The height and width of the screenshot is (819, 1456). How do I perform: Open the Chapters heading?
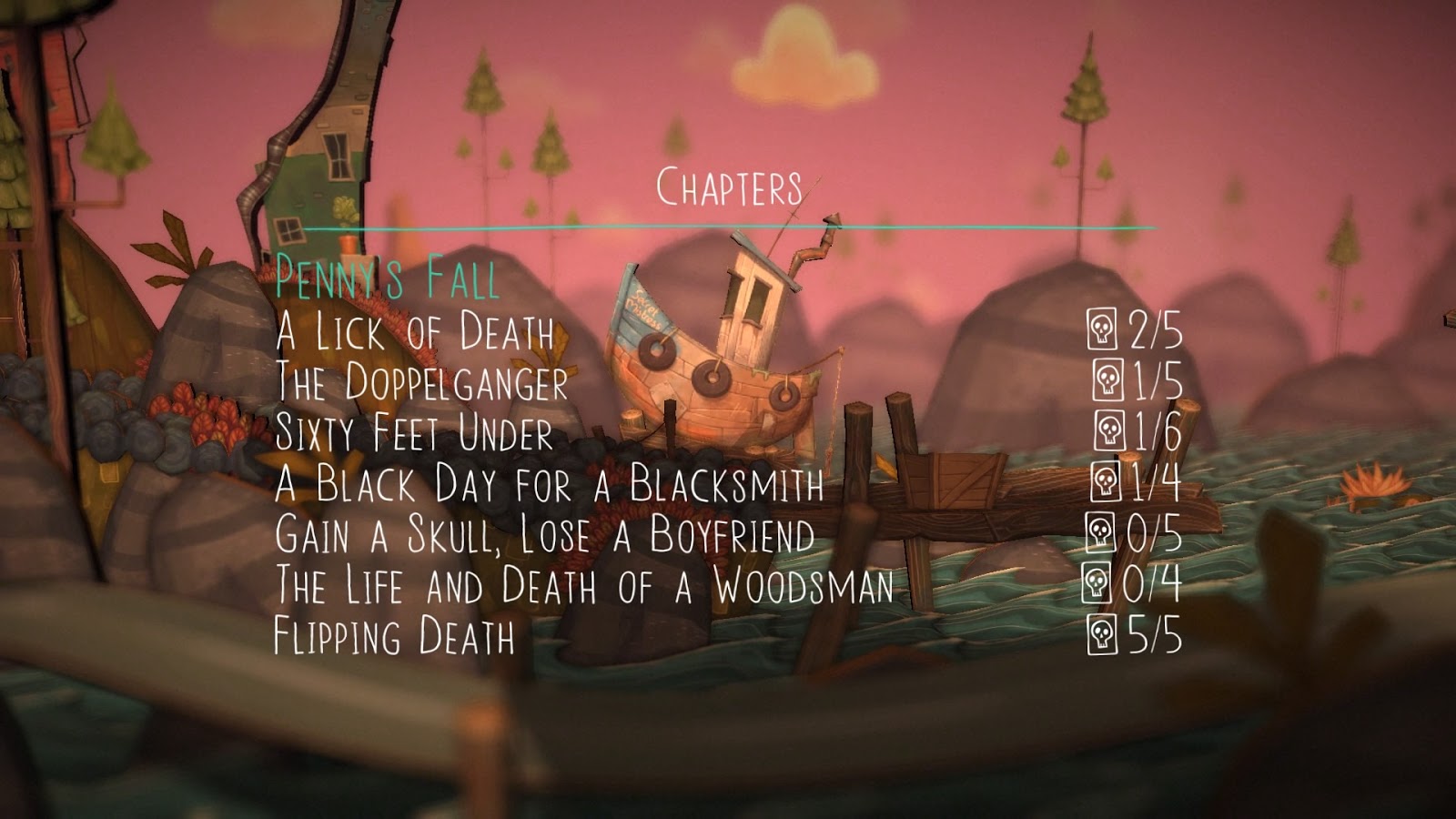(729, 188)
